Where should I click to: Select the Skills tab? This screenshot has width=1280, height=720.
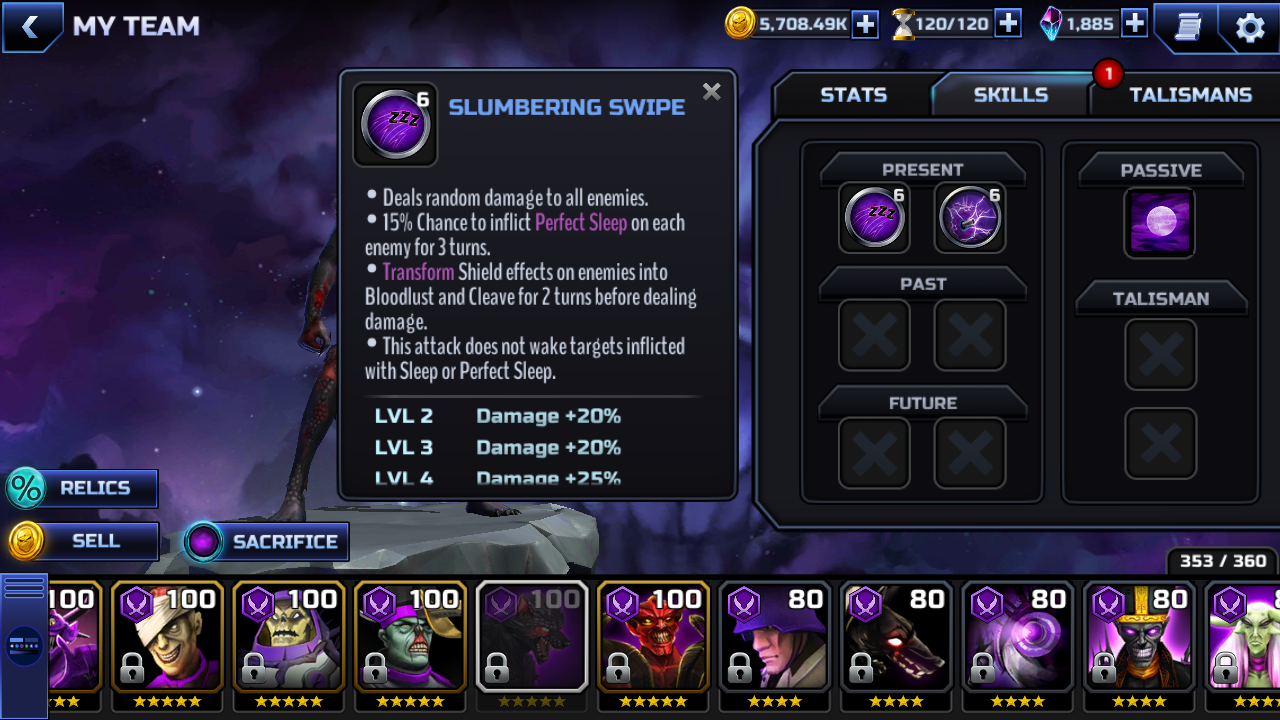1010,95
